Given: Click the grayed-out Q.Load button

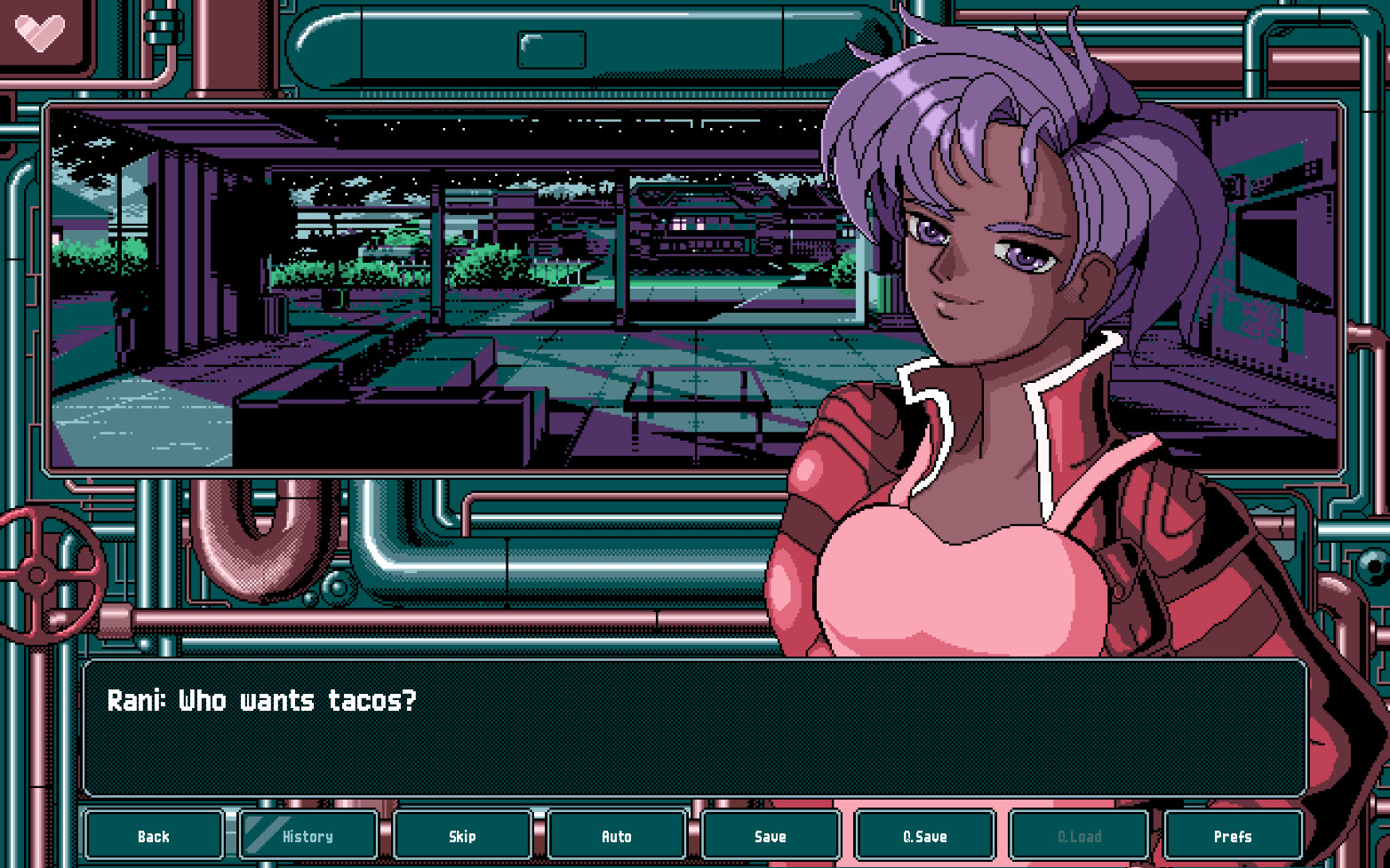Looking at the screenshot, I should coord(1078,835).
